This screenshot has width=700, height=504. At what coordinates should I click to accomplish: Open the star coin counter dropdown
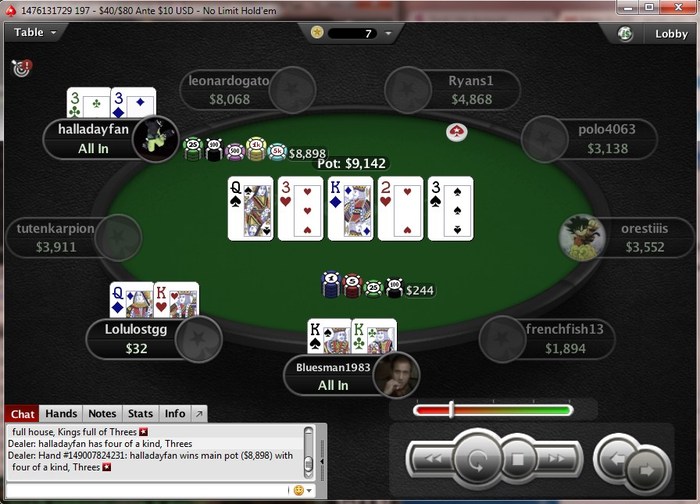point(387,33)
